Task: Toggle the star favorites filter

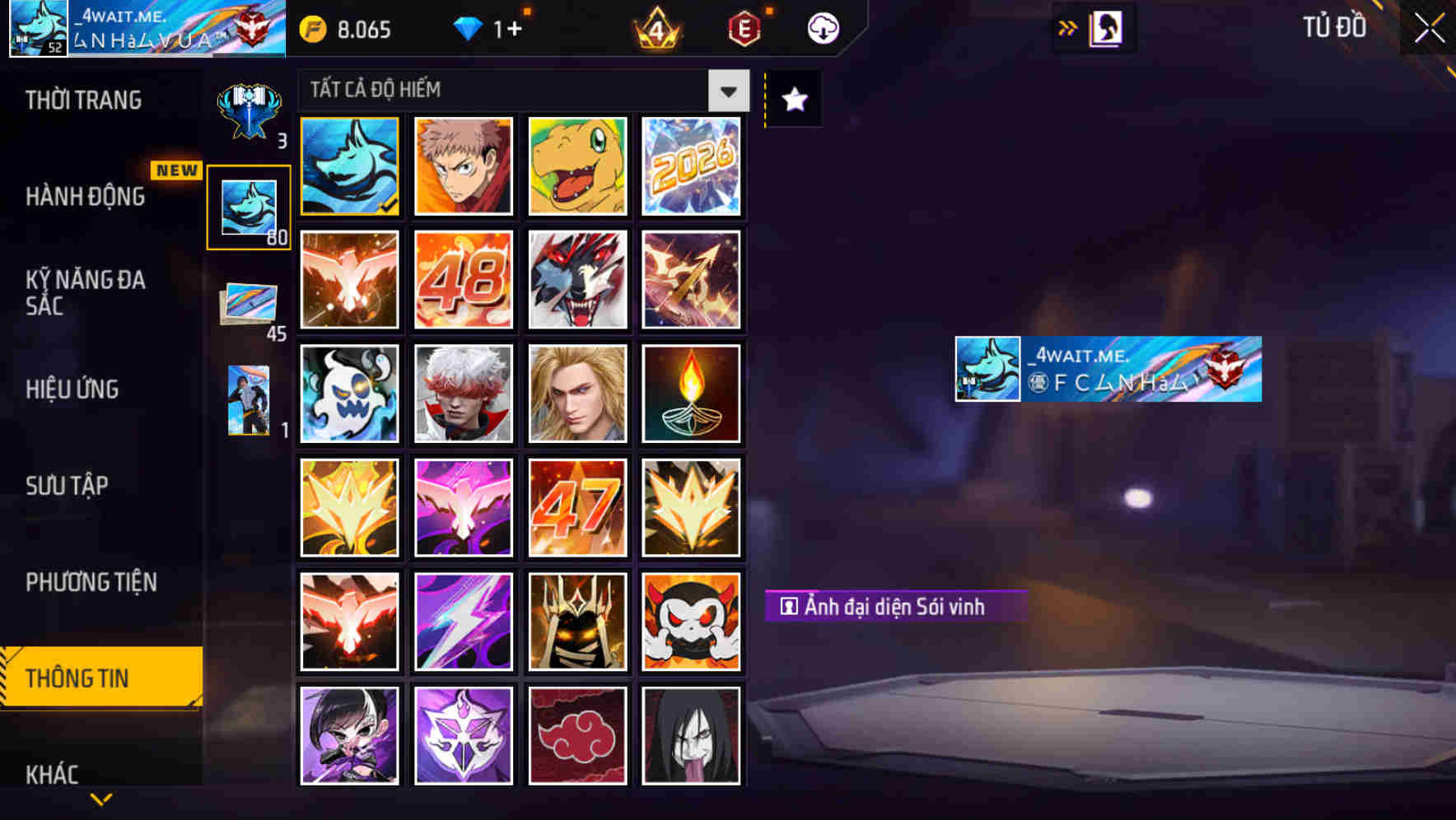Action: click(793, 99)
